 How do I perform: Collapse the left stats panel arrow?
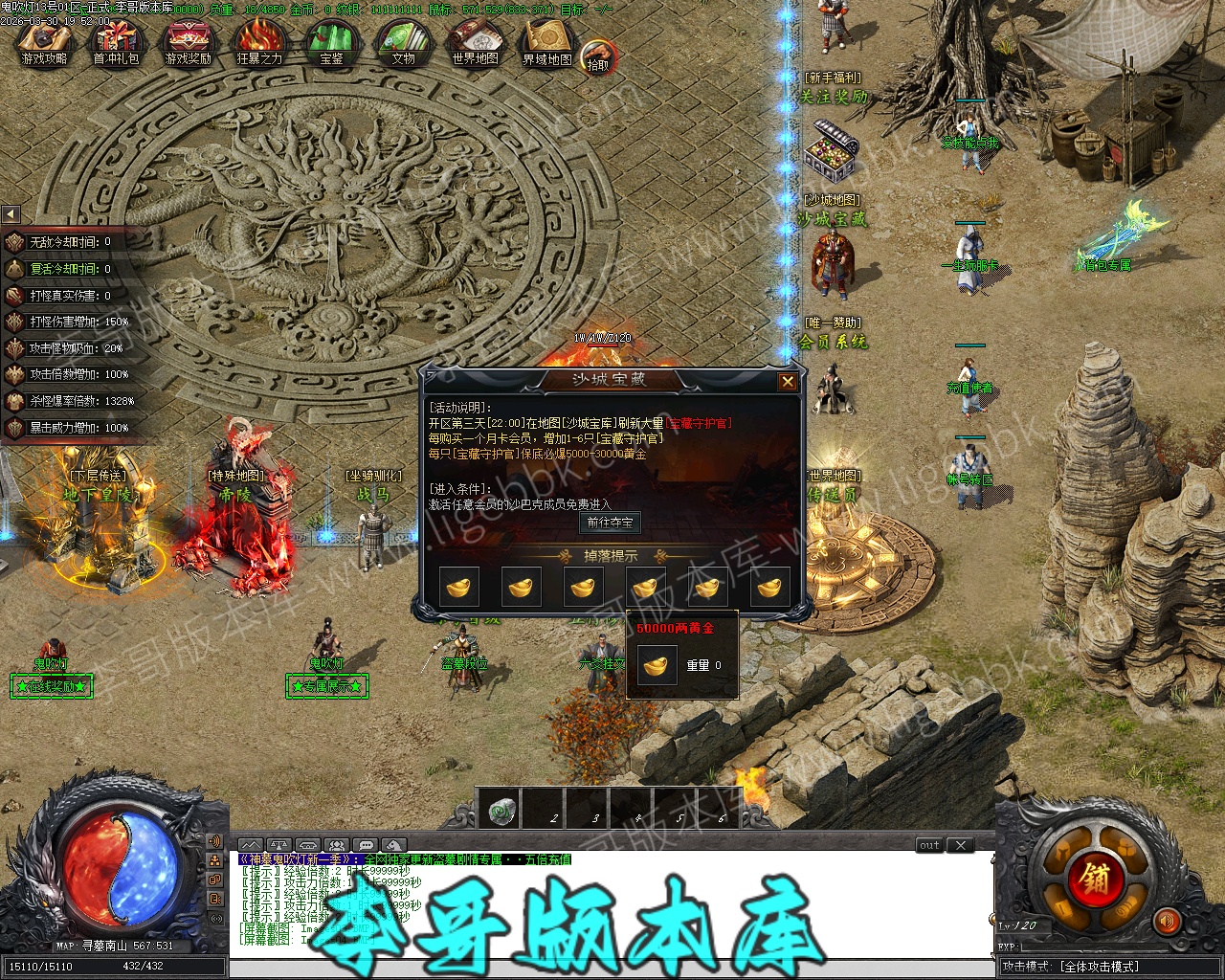[11, 214]
